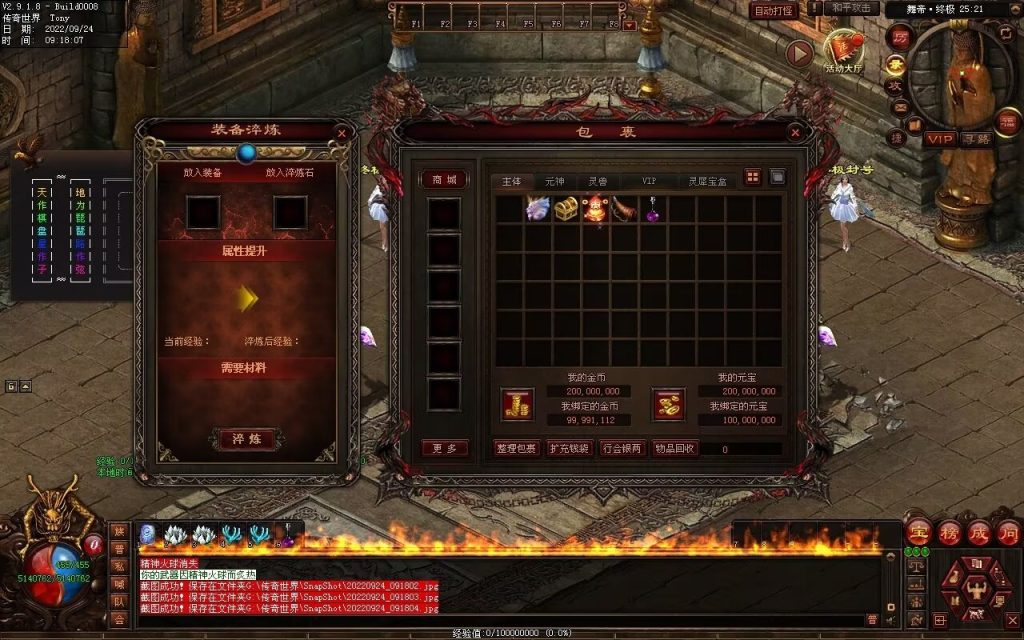
Task: Click the VIP button below the minimap
Action: (x=939, y=139)
